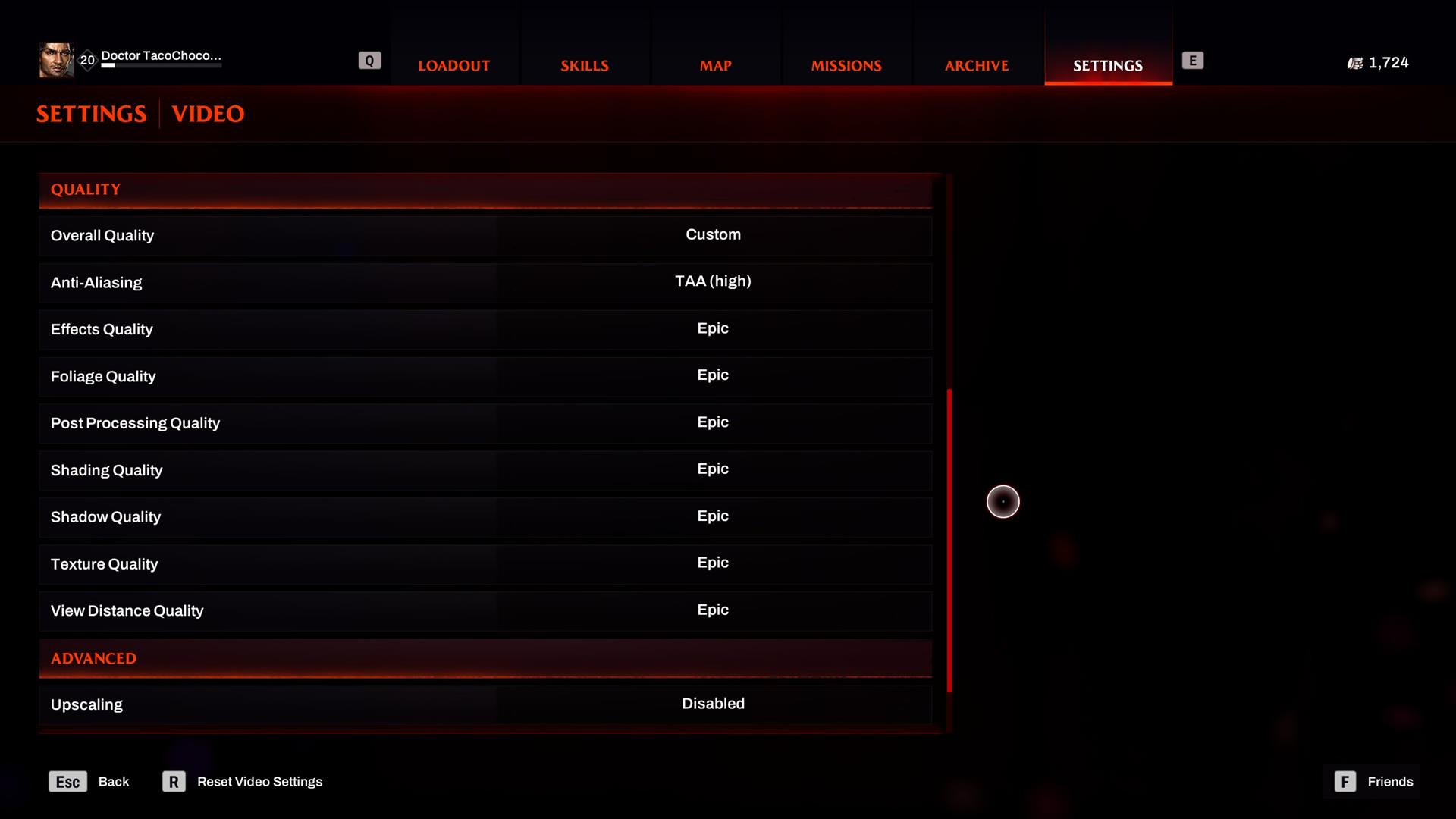Click the currency coins icon
This screenshot has height=819, width=1456.
point(1355,62)
